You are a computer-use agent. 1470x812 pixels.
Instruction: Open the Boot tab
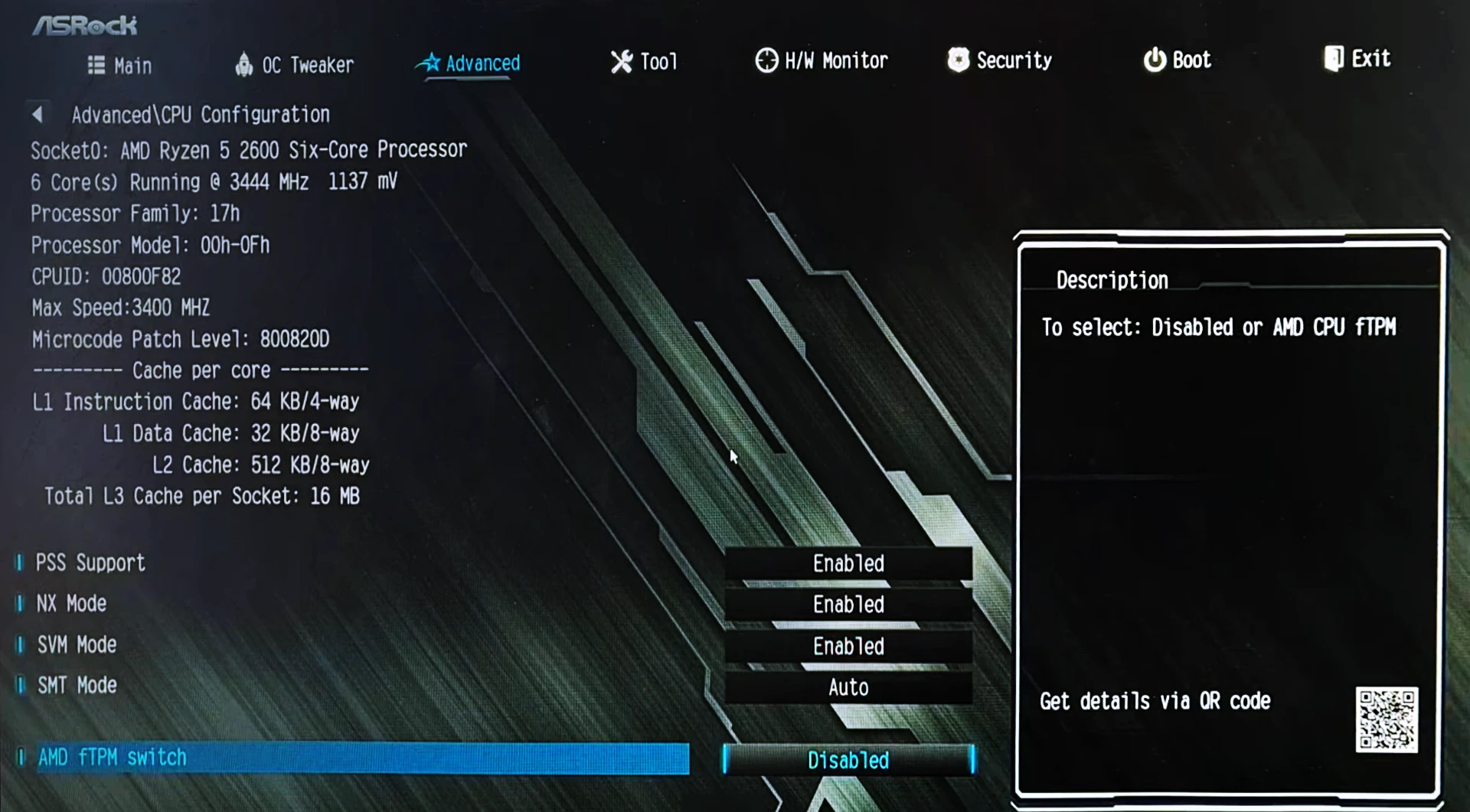1178,60
